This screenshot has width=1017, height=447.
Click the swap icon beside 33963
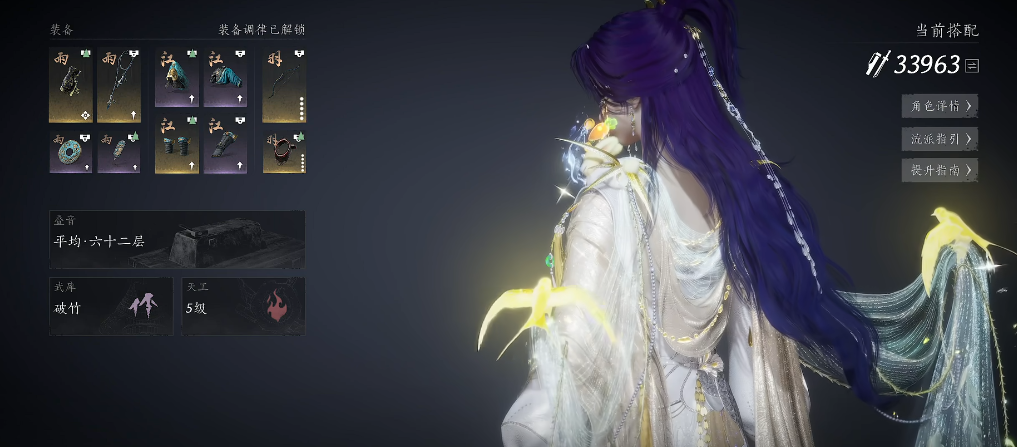click(972, 66)
